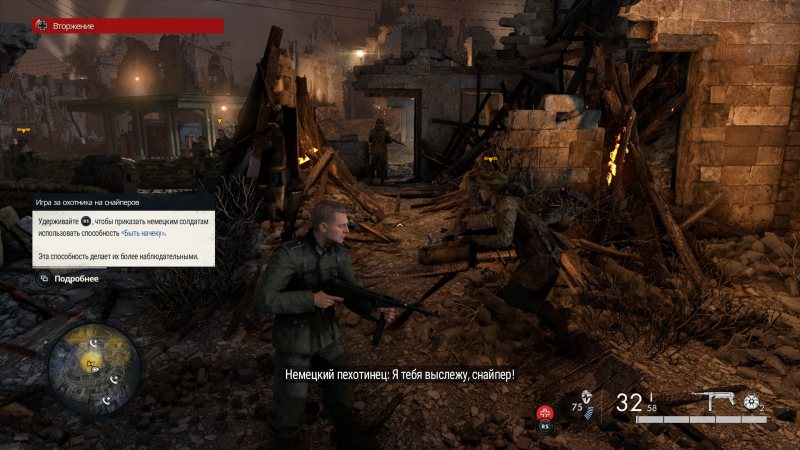Click the «Быть начеку» ability link

tap(144, 233)
